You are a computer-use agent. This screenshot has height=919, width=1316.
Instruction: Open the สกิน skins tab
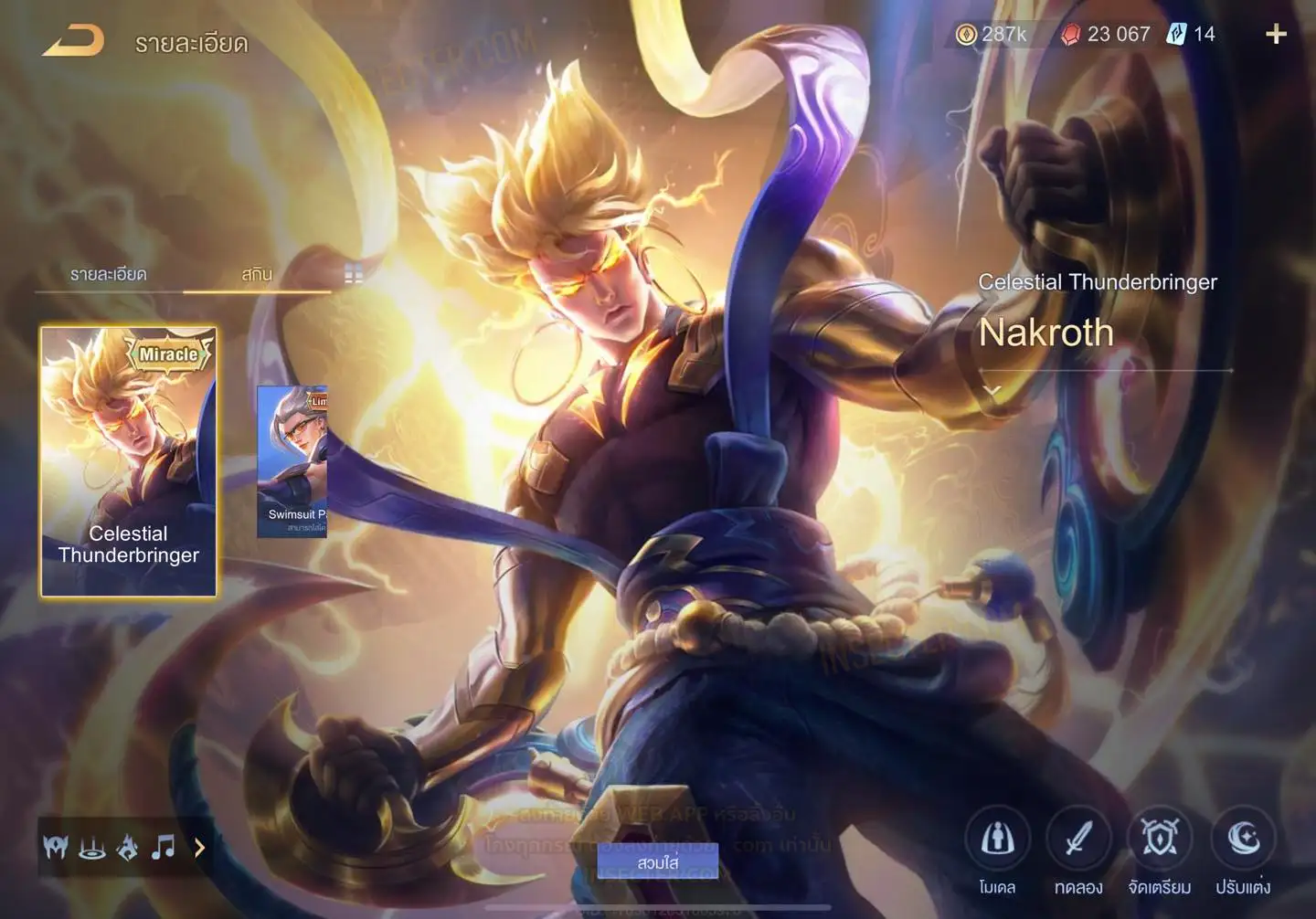(257, 274)
